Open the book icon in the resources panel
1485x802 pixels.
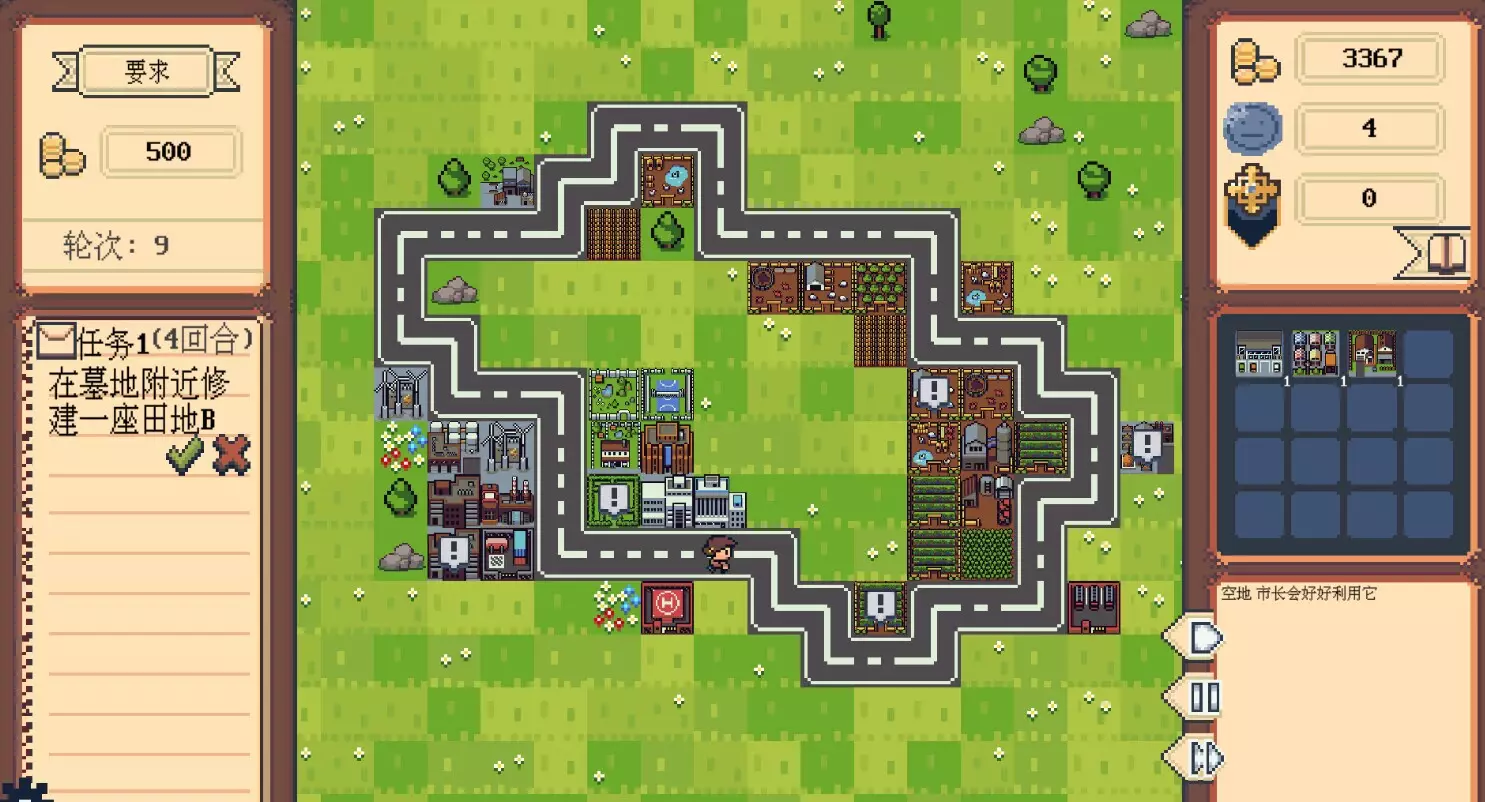click(1448, 254)
